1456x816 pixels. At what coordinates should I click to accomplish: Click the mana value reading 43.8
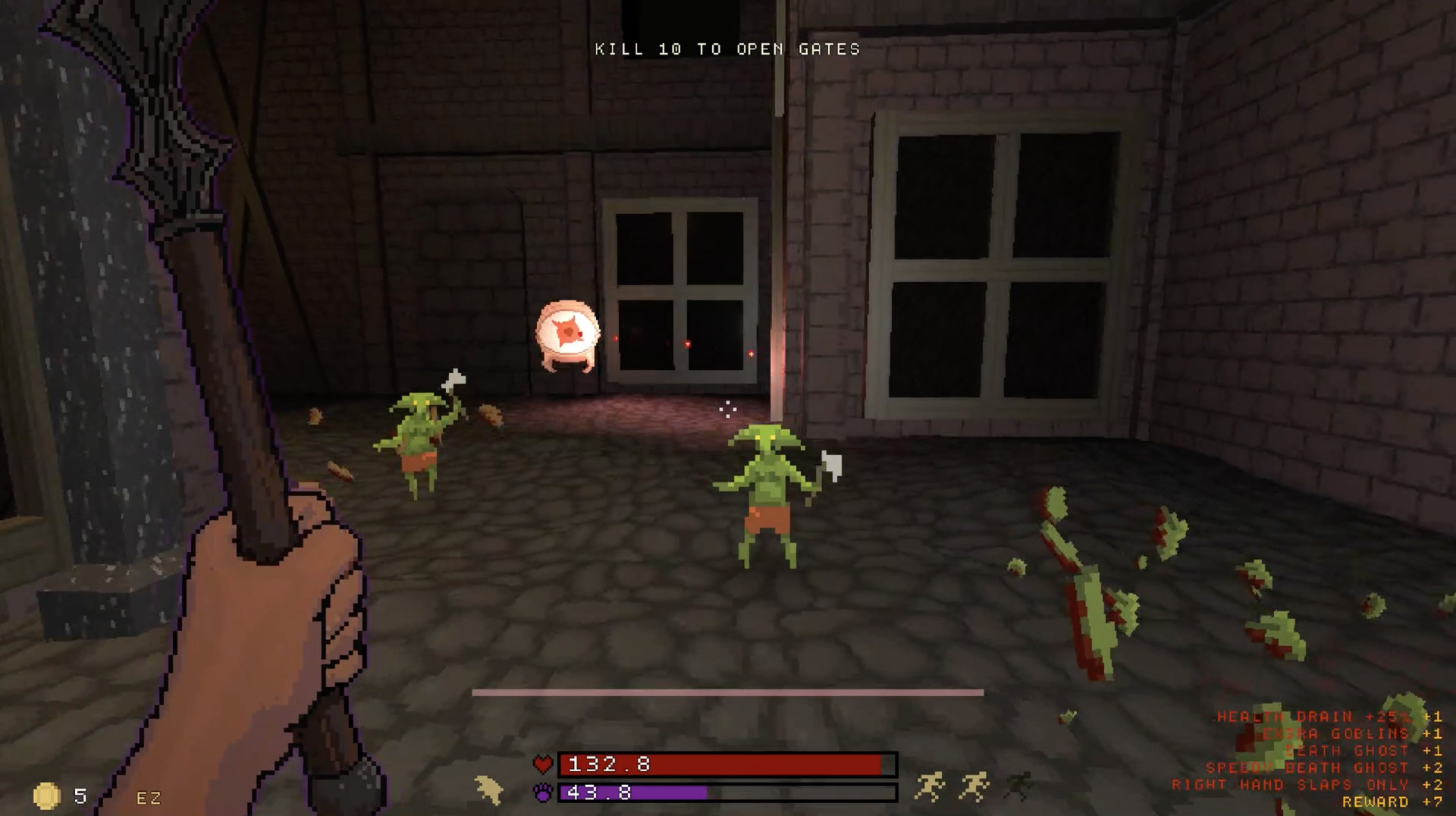tap(599, 794)
